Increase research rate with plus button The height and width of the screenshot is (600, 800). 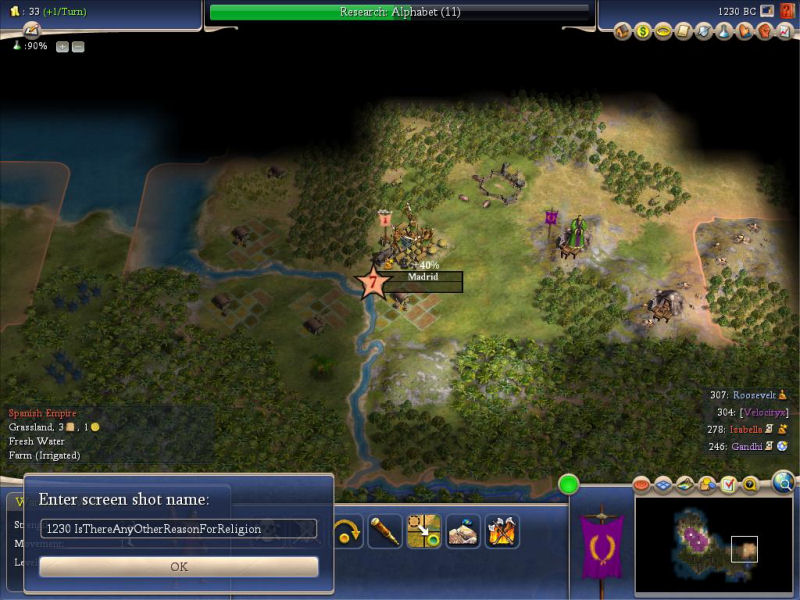tap(62, 47)
